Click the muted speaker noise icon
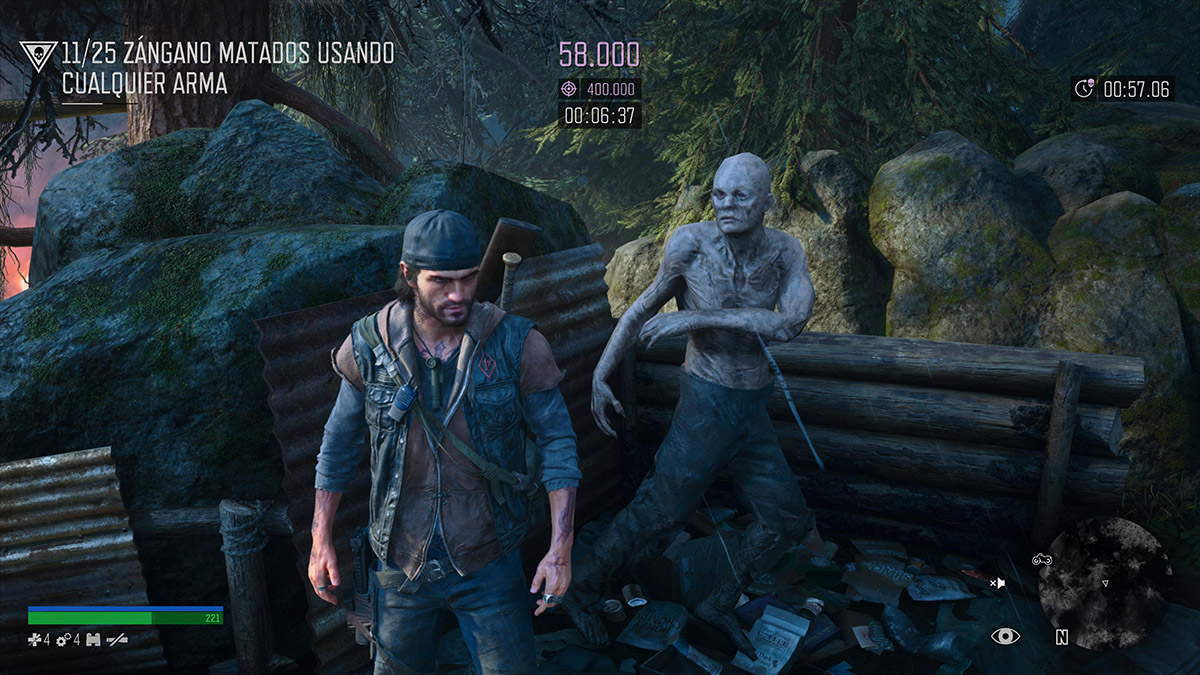1200x675 pixels. (x=997, y=582)
